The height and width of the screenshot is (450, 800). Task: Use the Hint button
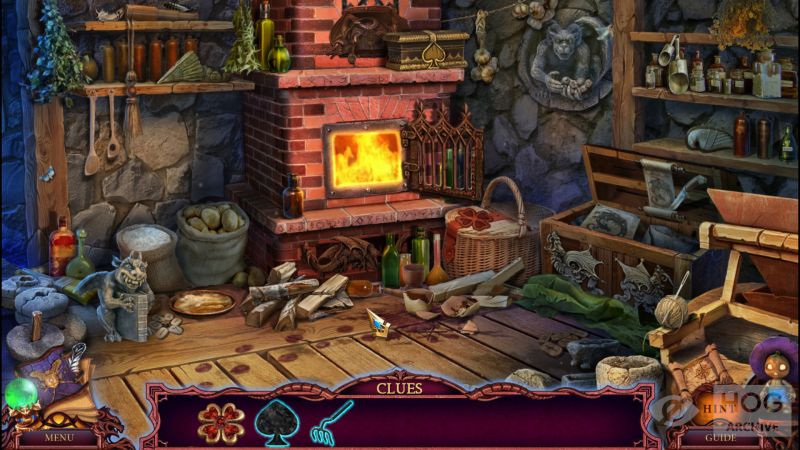tap(714, 409)
